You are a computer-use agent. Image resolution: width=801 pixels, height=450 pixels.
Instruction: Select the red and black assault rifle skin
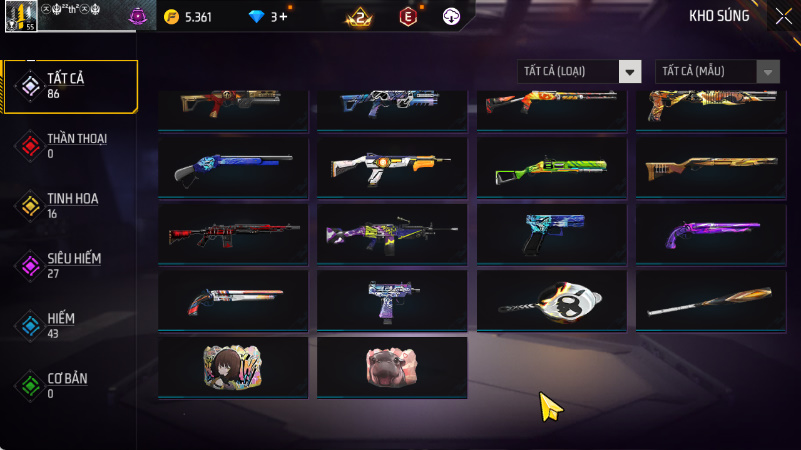point(233,235)
